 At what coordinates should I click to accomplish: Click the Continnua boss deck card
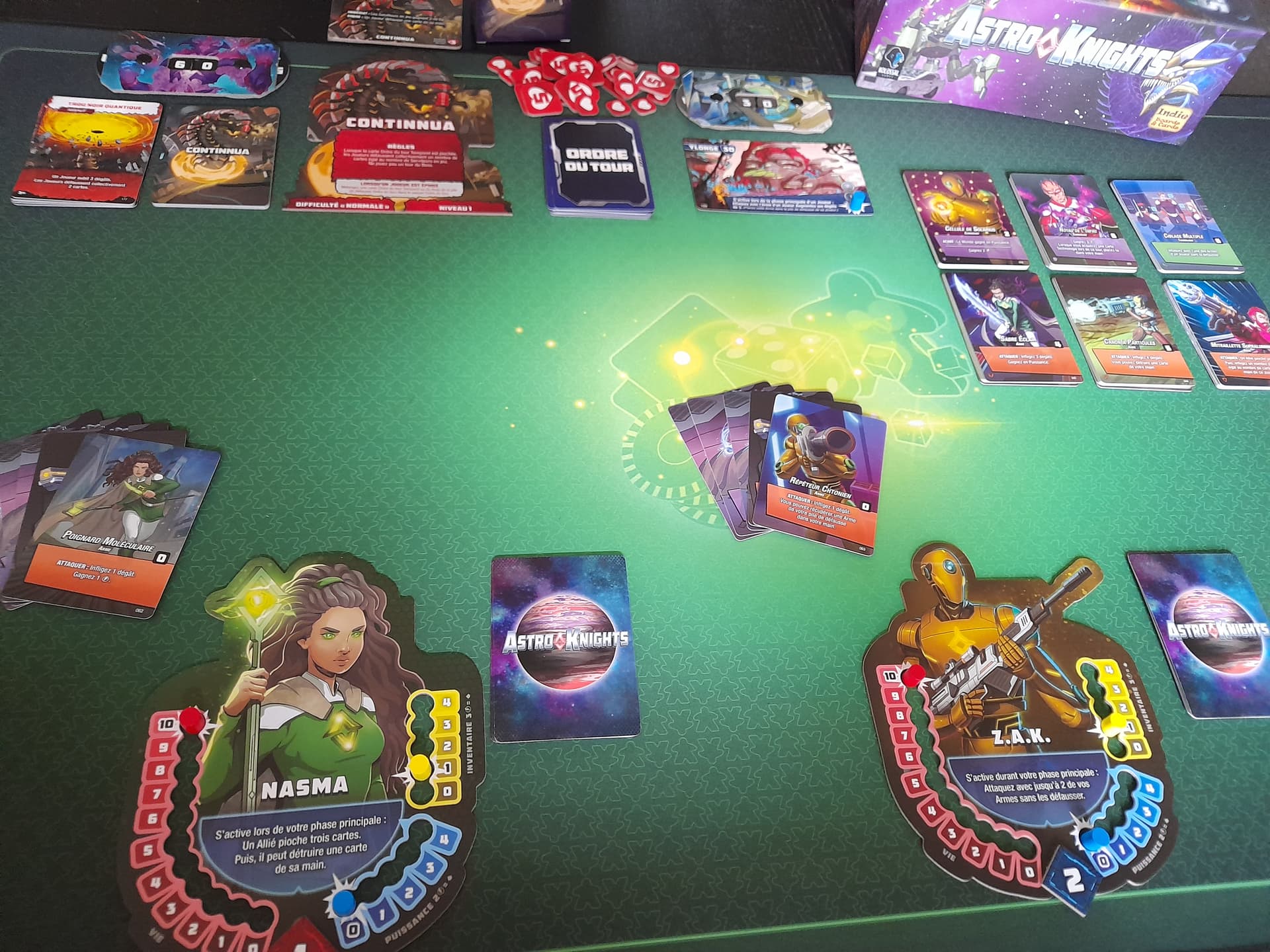pyautogui.click(x=215, y=155)
